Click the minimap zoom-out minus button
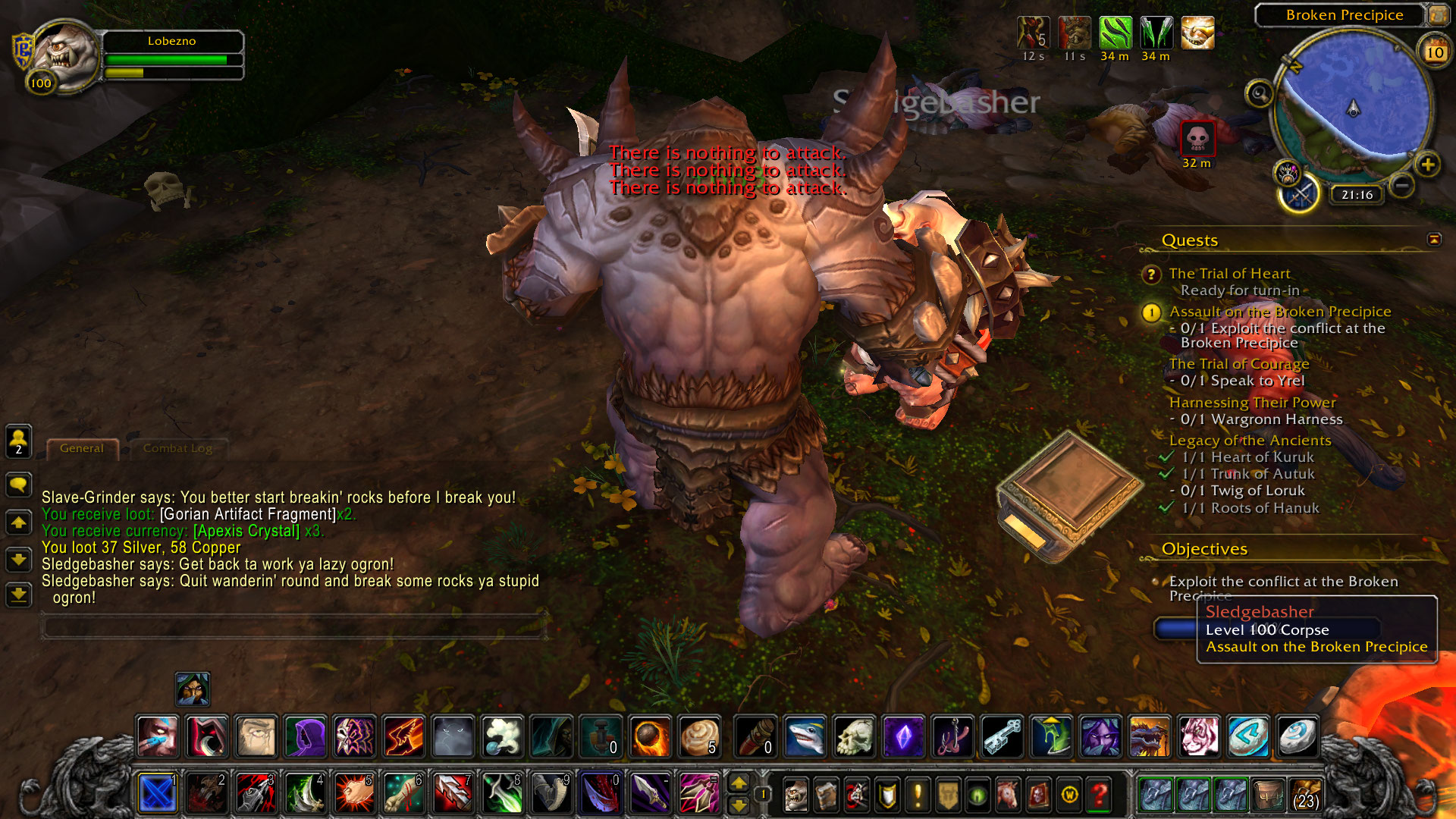The height and width of the screenshot is (819, 1456). [1402, 185]
